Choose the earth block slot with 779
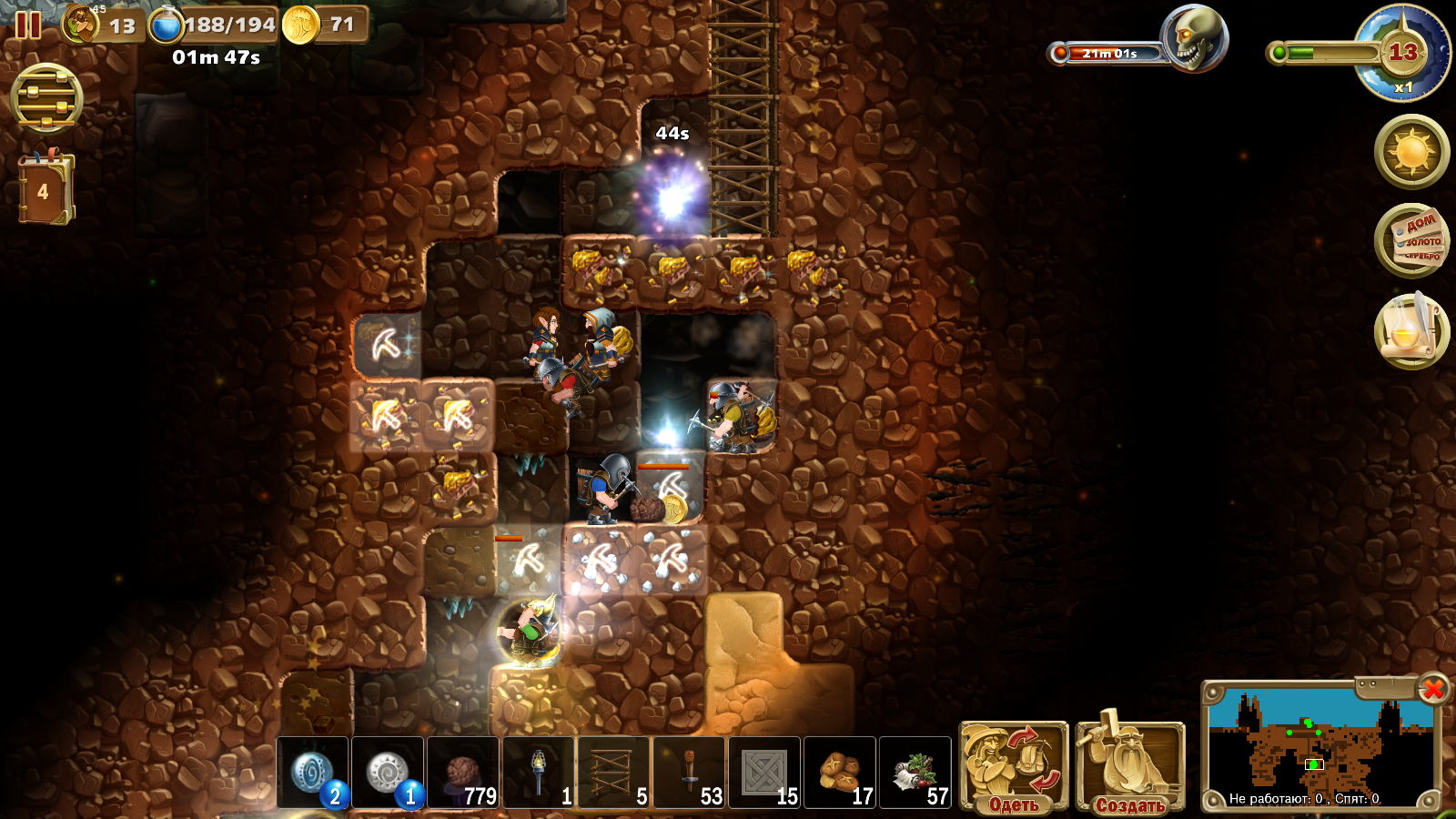Screen dimensions: 1456x819 463,773
